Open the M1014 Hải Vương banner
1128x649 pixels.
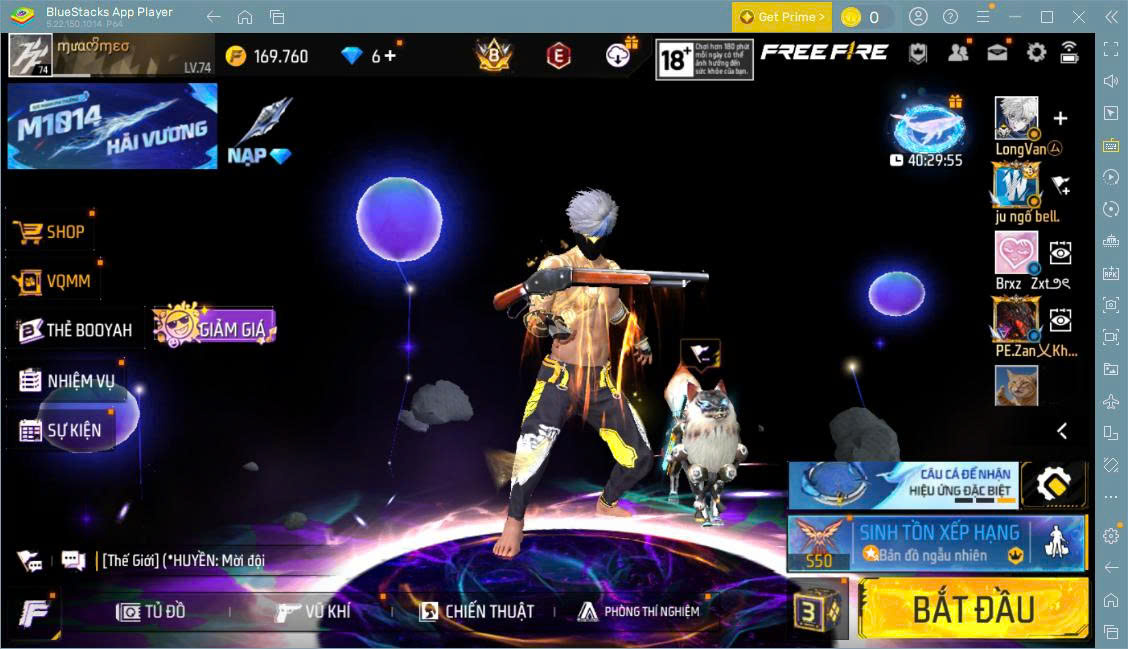click(x=112, y=126)
